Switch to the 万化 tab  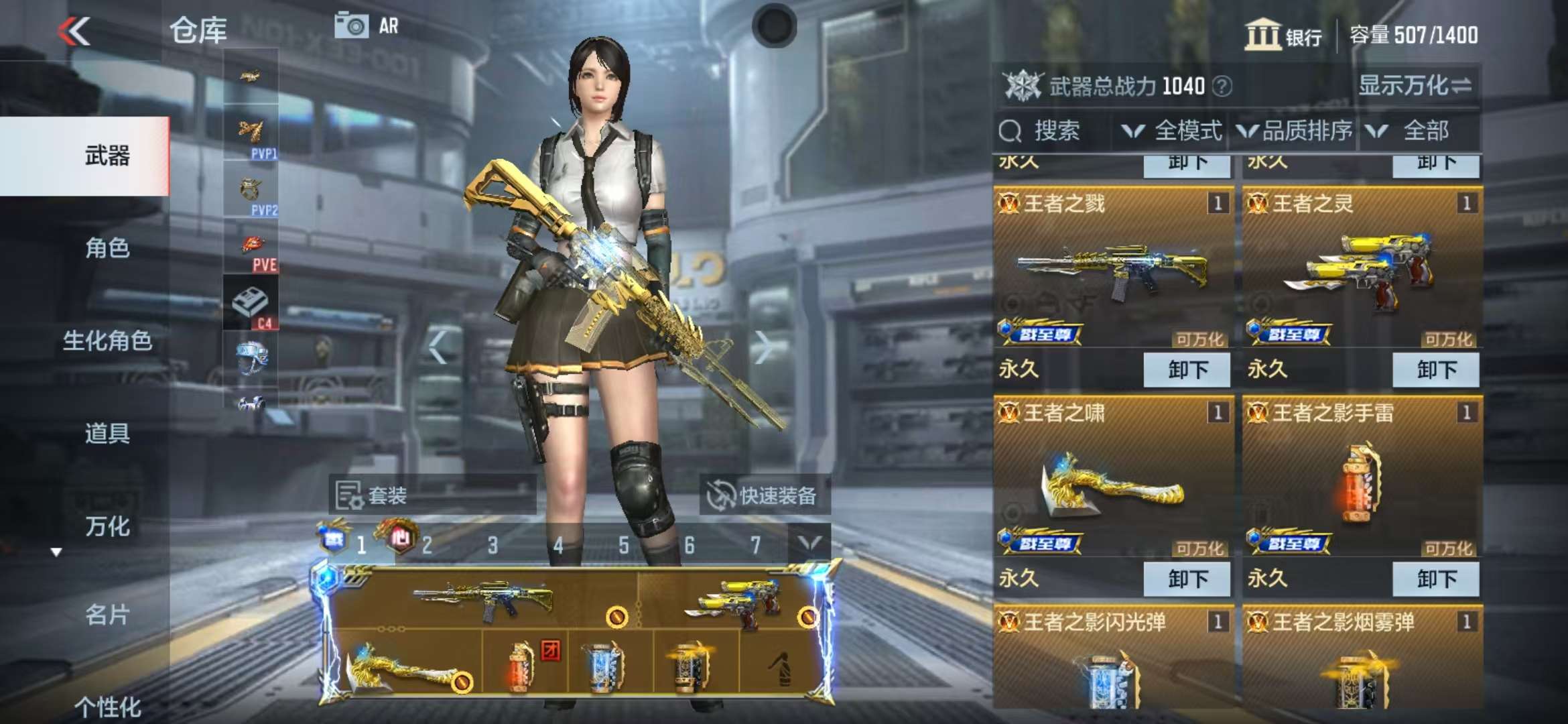point(107,526)
